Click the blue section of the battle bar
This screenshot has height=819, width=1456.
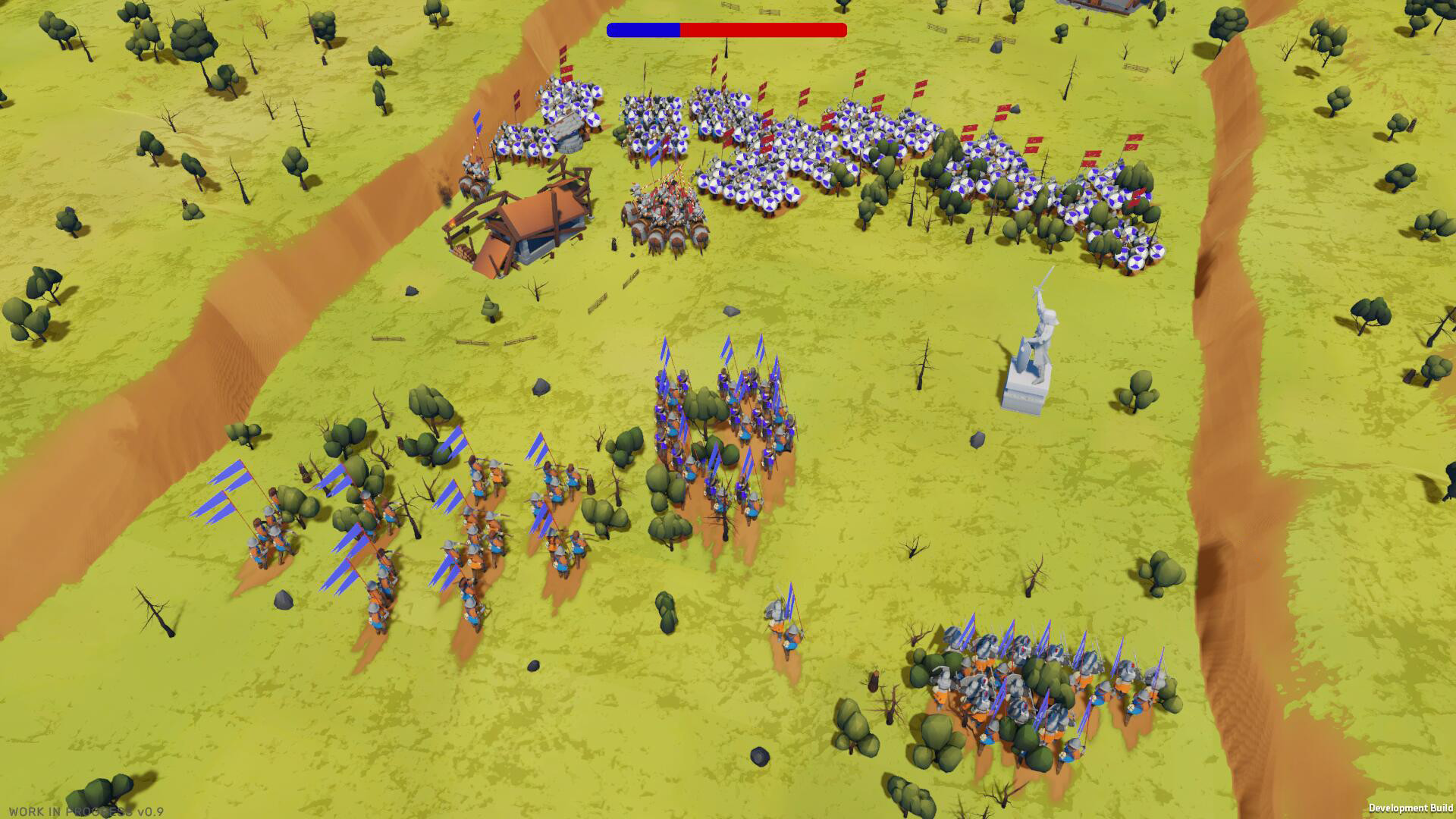pyautogui.click(x=645, y=30)
